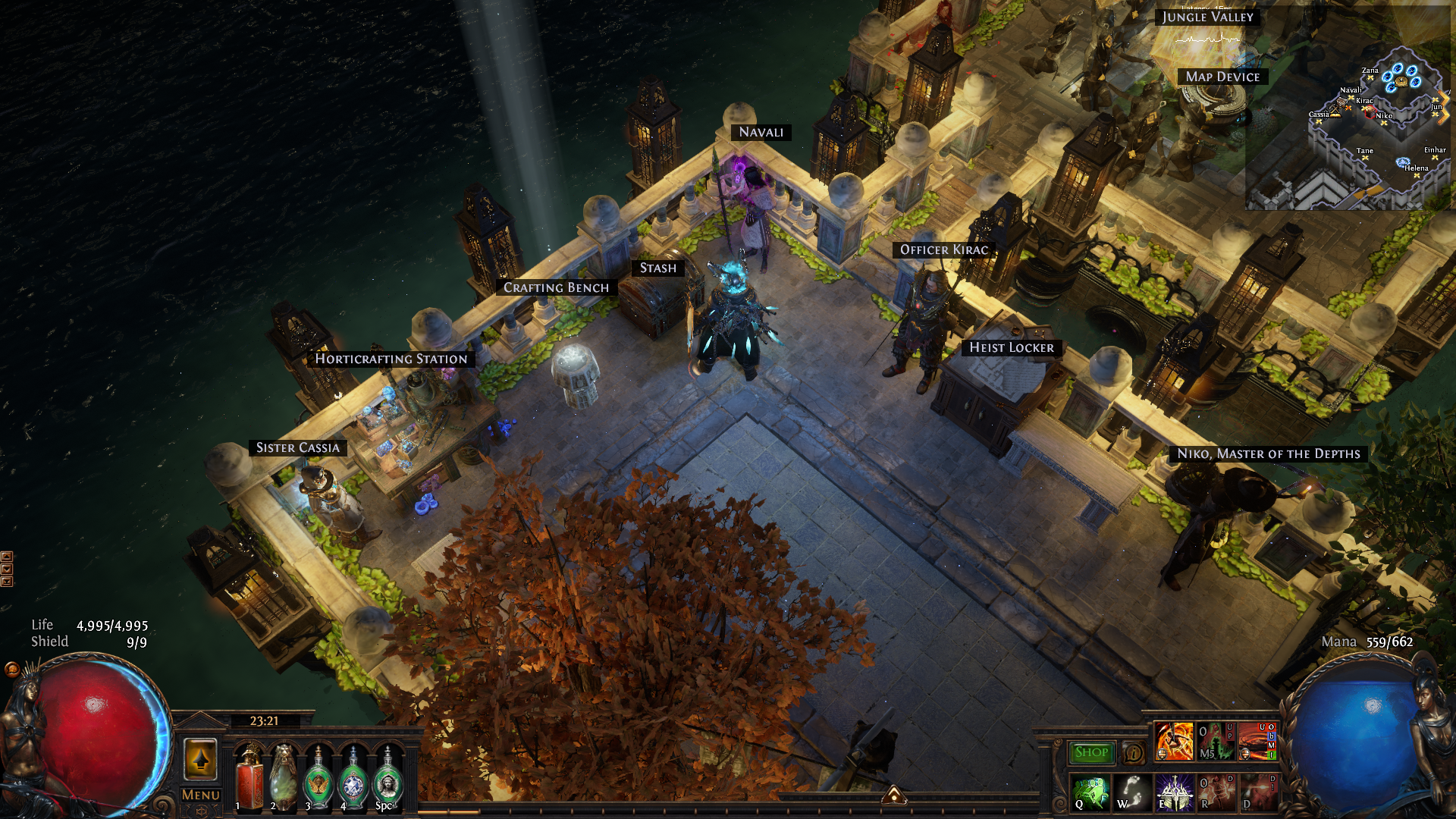Click the Heist Locker name label
Viewport: 1456px width, 819px height.
[x=1011, y=347]
